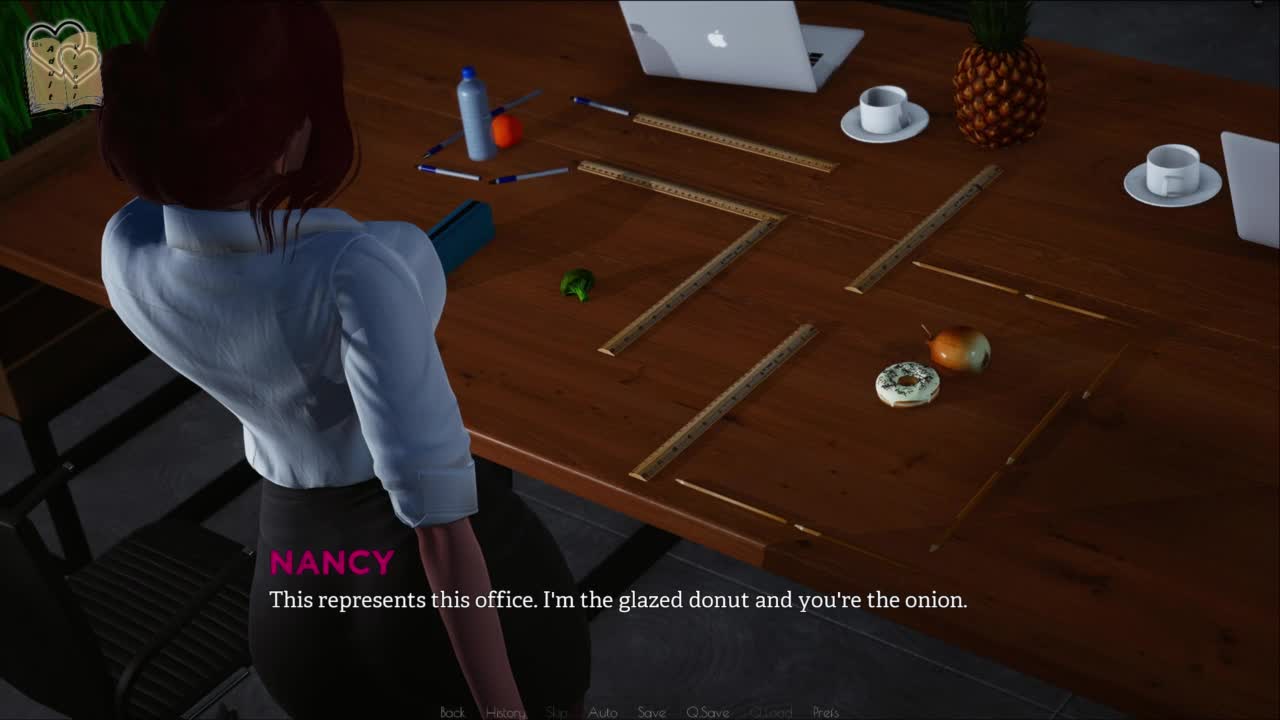
Task: Activate the Skip dialogue option
Action: pos(557,712)
